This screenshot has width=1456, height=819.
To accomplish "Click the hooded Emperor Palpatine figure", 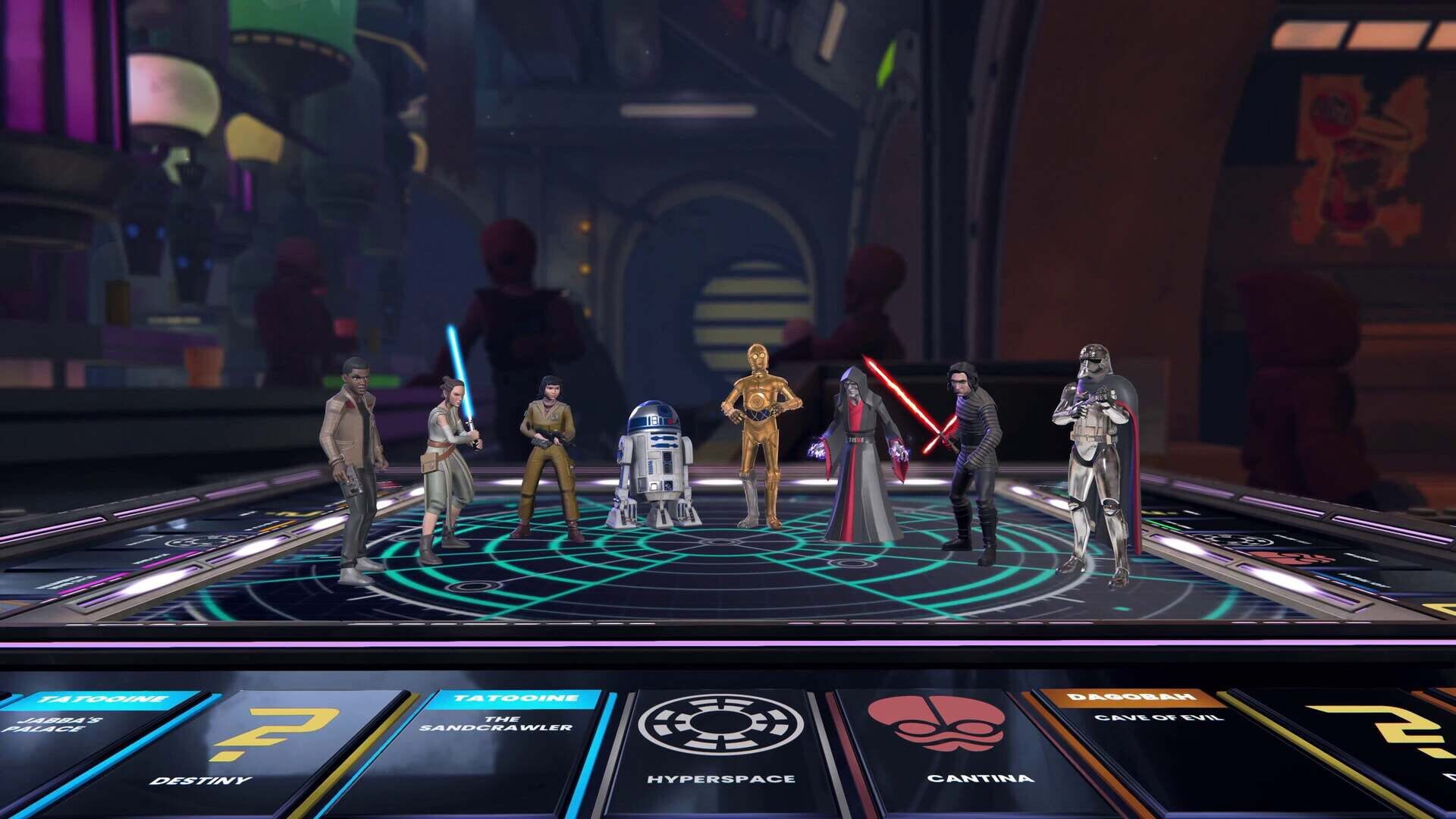I will tap(861, 447).
